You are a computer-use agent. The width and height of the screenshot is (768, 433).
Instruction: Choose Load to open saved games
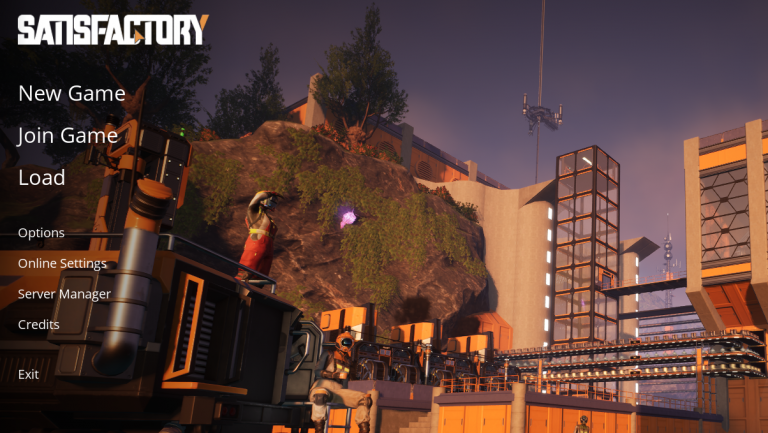[41, 178]
